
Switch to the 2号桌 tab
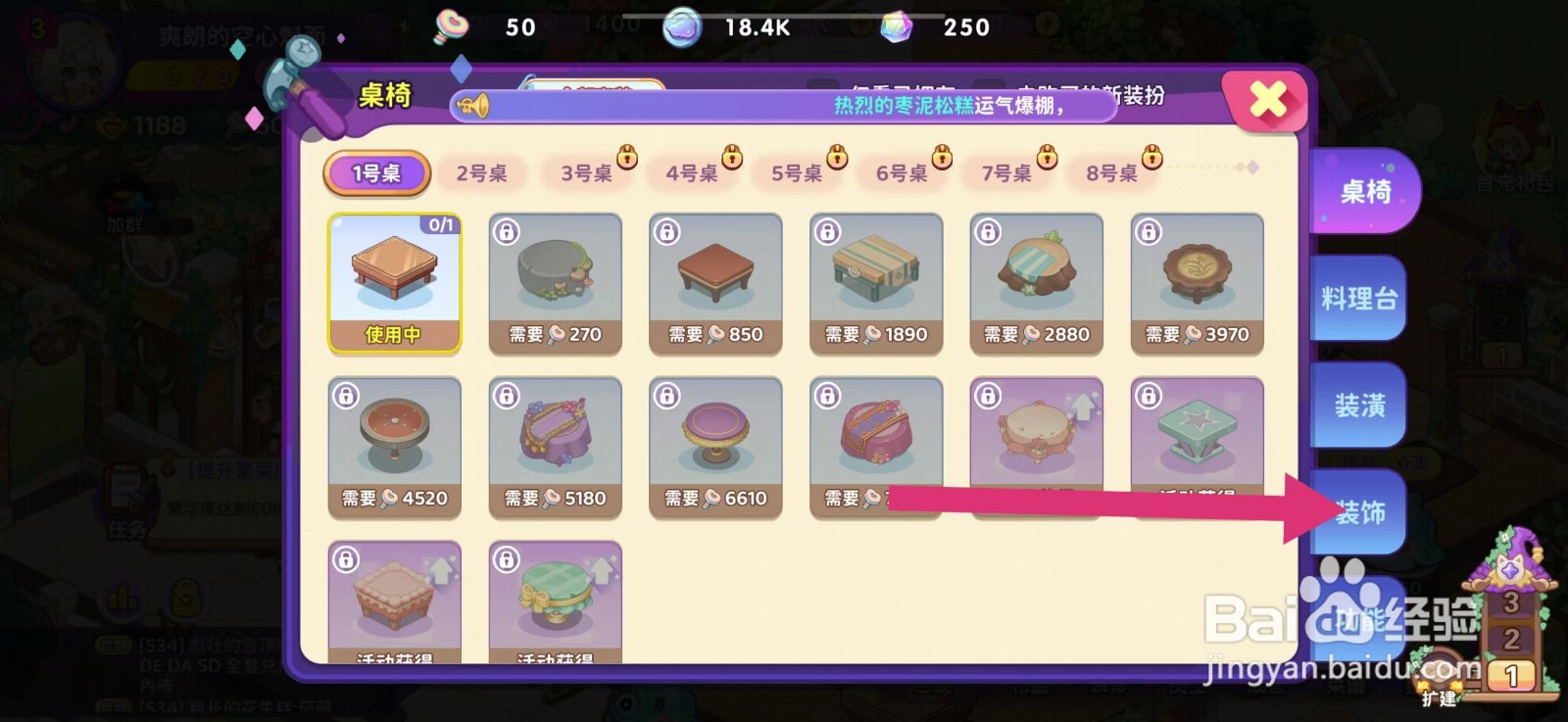click(482, 172)
